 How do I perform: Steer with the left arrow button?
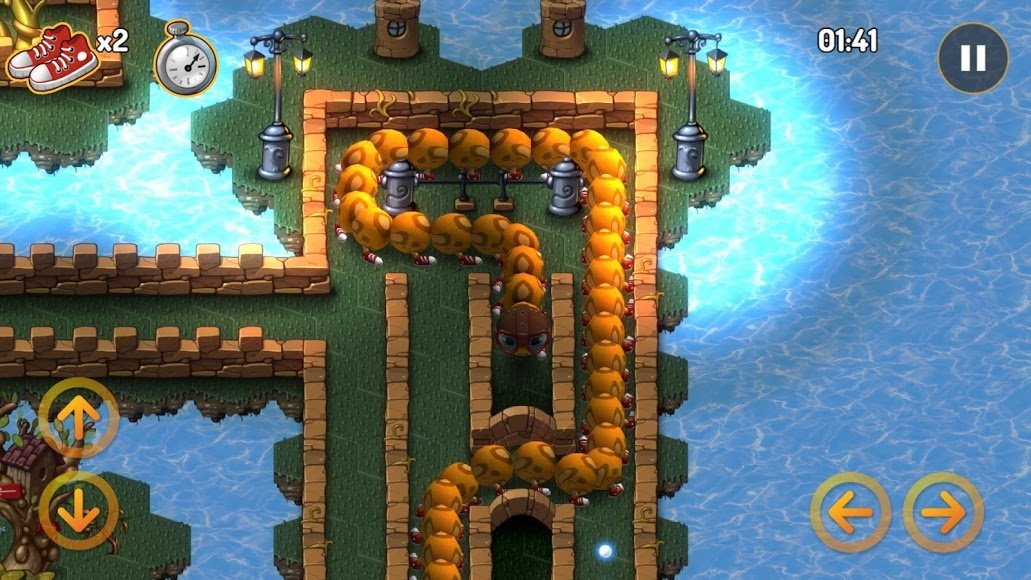tap(851, 512)
